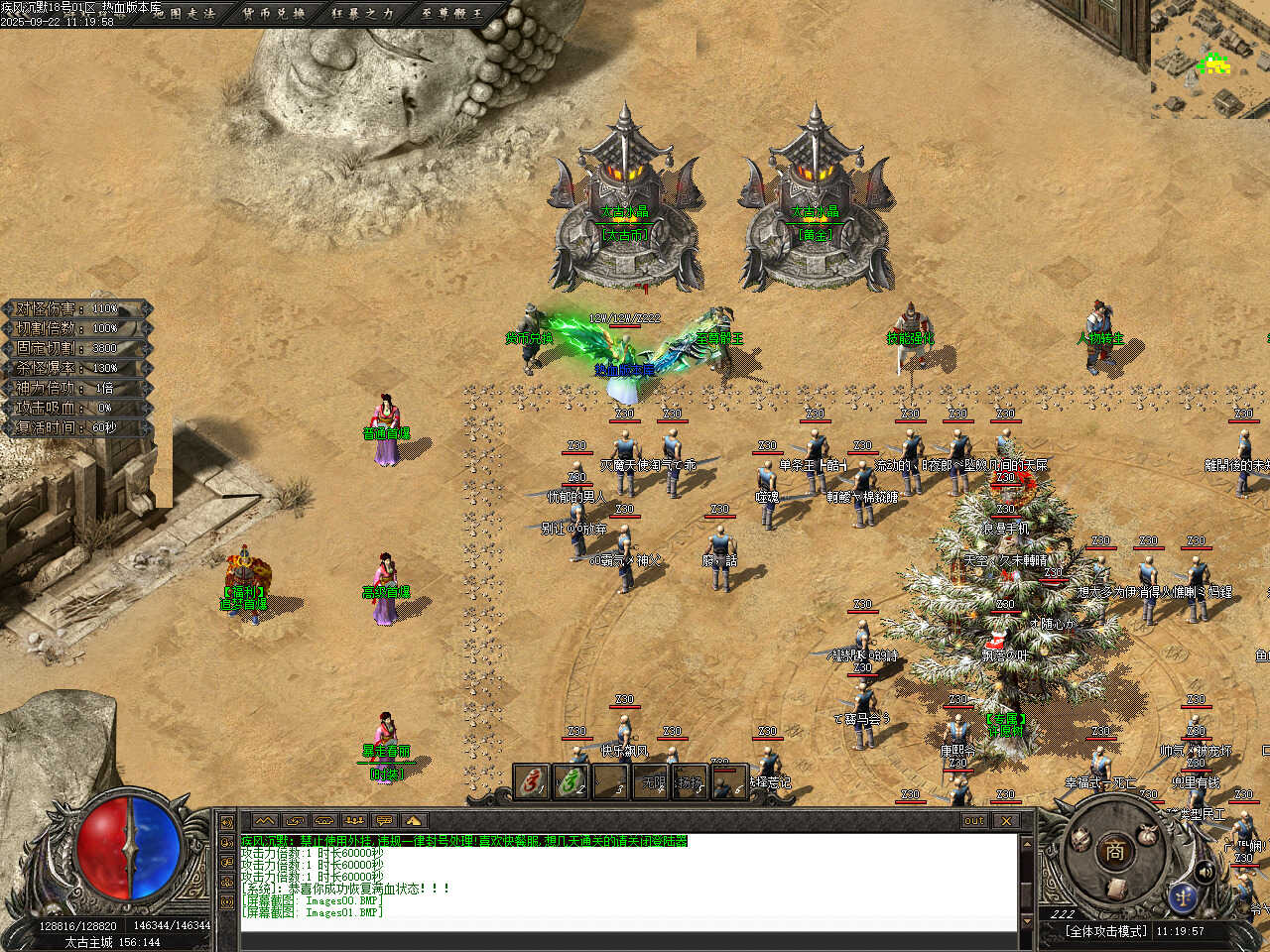The image size is (1270, 952).
Task: Select the group icon chat channel tab
Action: click(354, 821)
